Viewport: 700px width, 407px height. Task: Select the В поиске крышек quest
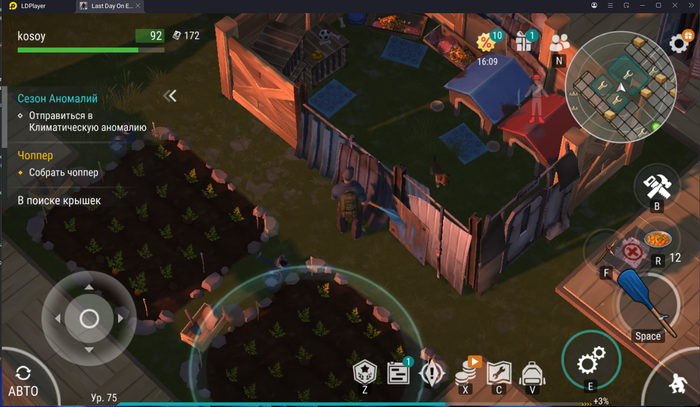tap(60, 201)
